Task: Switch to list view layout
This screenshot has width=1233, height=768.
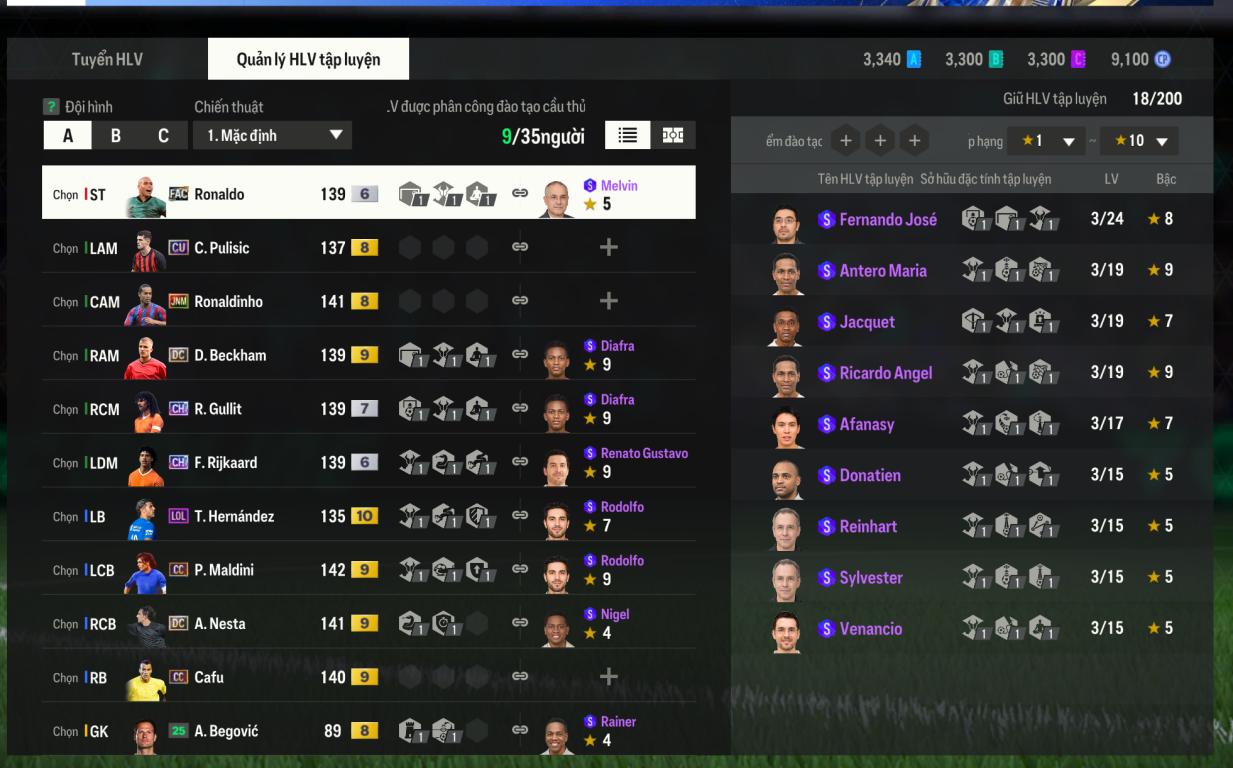Action: pos(628,135)
